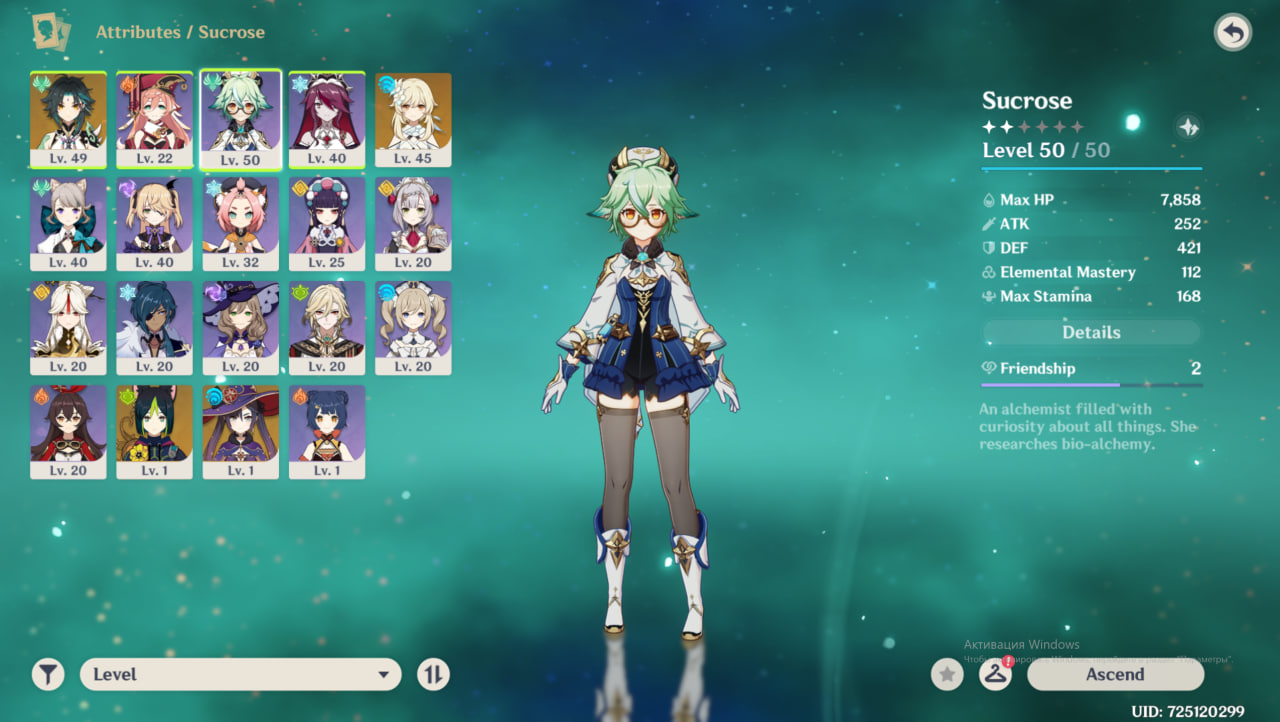Image resolution: width=1280 pixels, height=722 pixels.
Task: Go back using the return arrow button
Action: (1233, 33)
